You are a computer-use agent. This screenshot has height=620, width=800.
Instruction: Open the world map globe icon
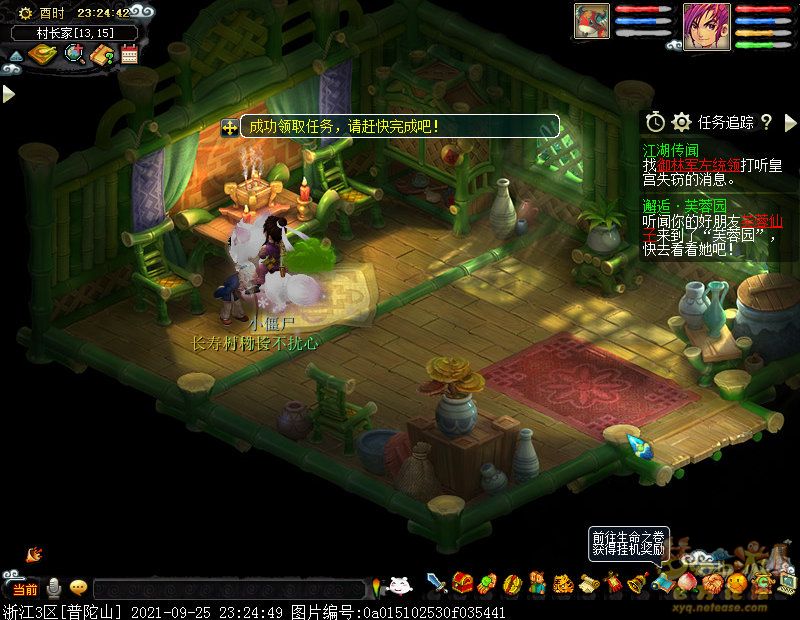(x=73, y=55)
